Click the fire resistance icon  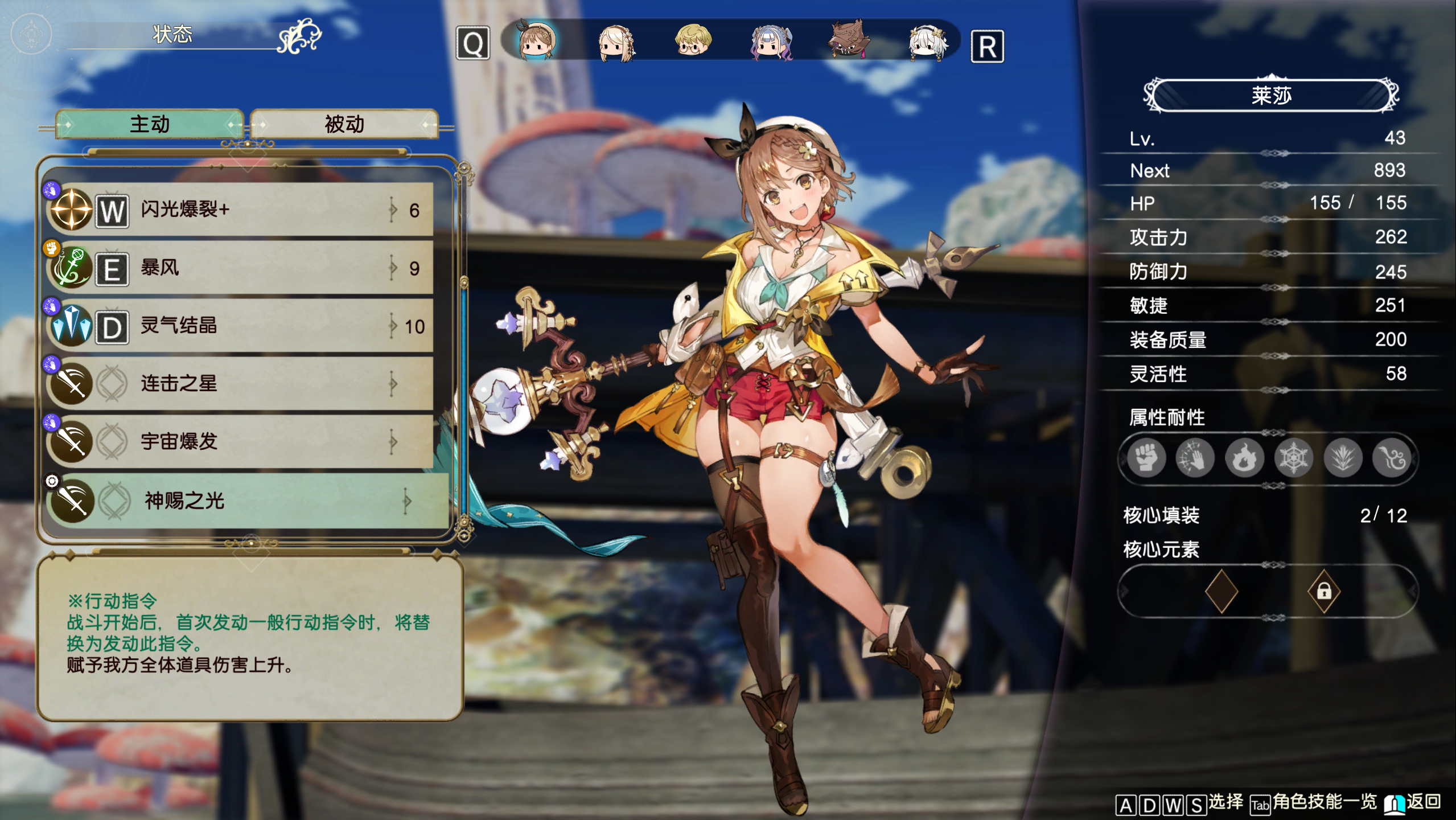tap(1244, 458)
